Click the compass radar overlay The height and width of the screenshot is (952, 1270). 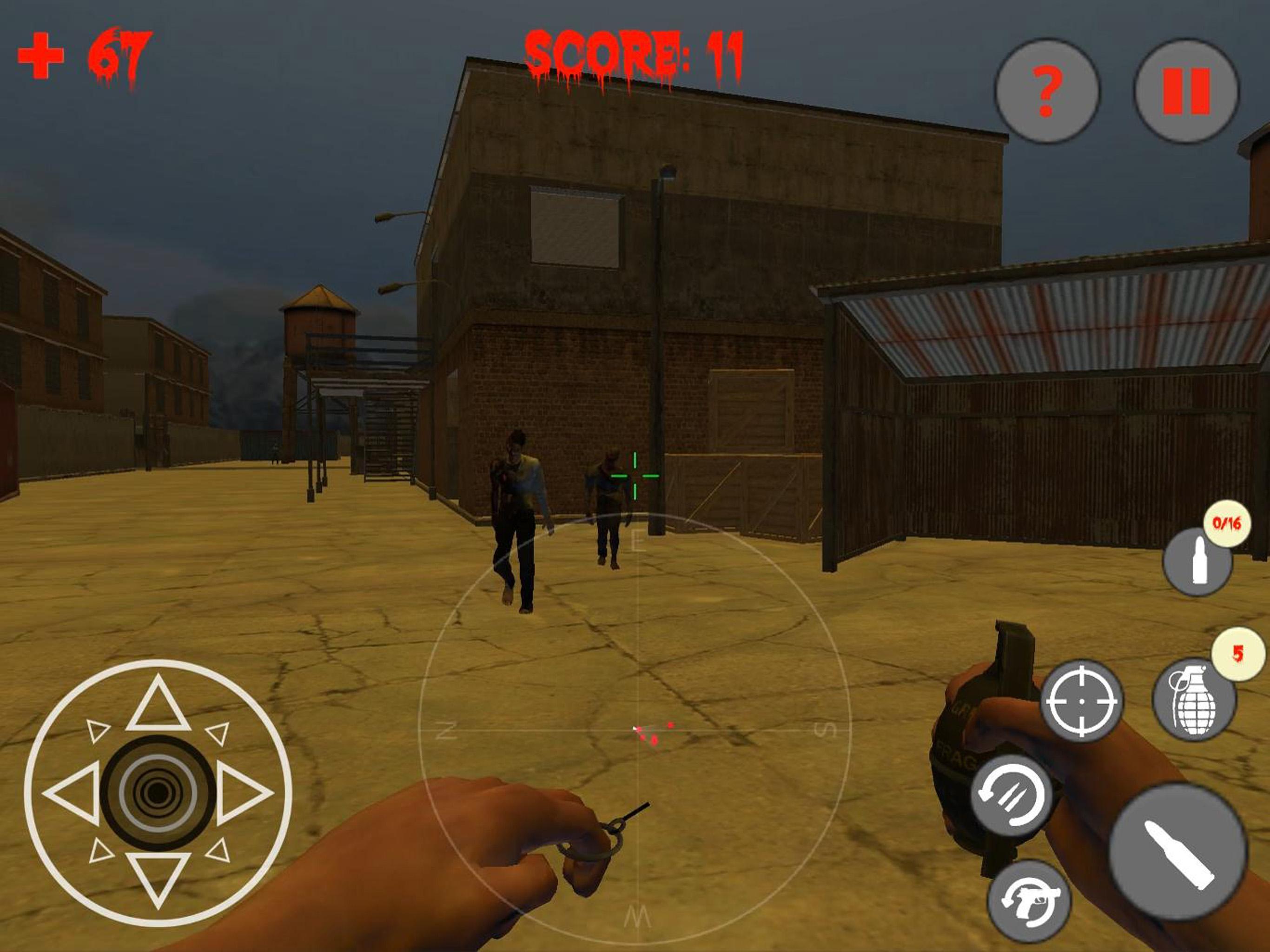point(635,730)
